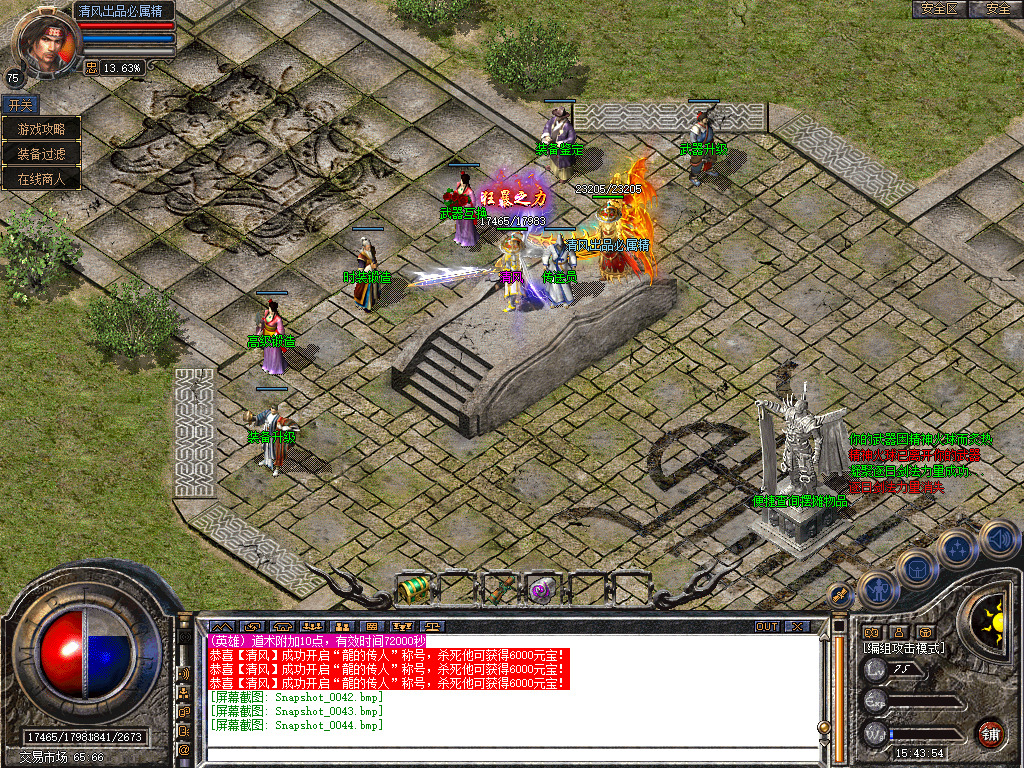This screenshot has width=1024, height=768.
Task: Open the 在线商人 online merchant
Action: pyautogui.click(x=41, y=180)
